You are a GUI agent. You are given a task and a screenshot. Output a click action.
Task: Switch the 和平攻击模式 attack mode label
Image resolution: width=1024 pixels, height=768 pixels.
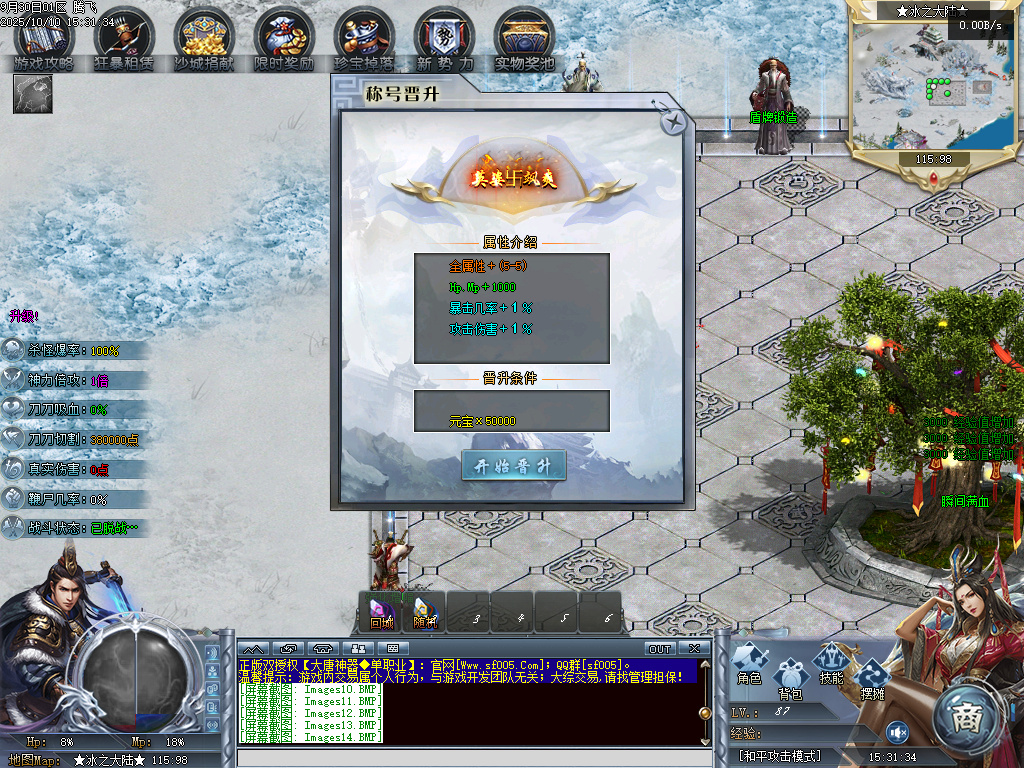[779, 756]
